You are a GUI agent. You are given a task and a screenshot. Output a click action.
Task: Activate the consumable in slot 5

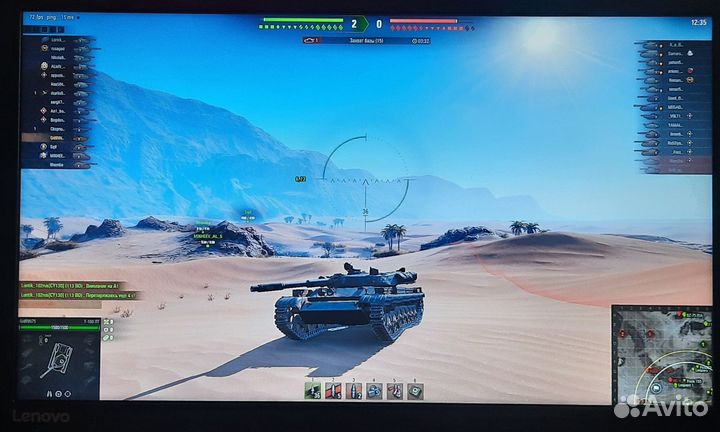395,391
